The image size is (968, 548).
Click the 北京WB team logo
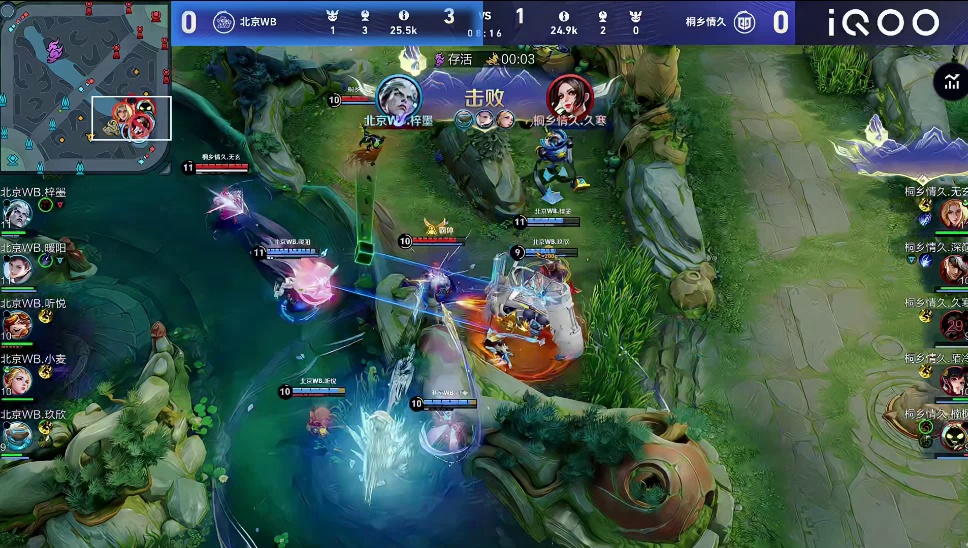click(x=224, y=22)
